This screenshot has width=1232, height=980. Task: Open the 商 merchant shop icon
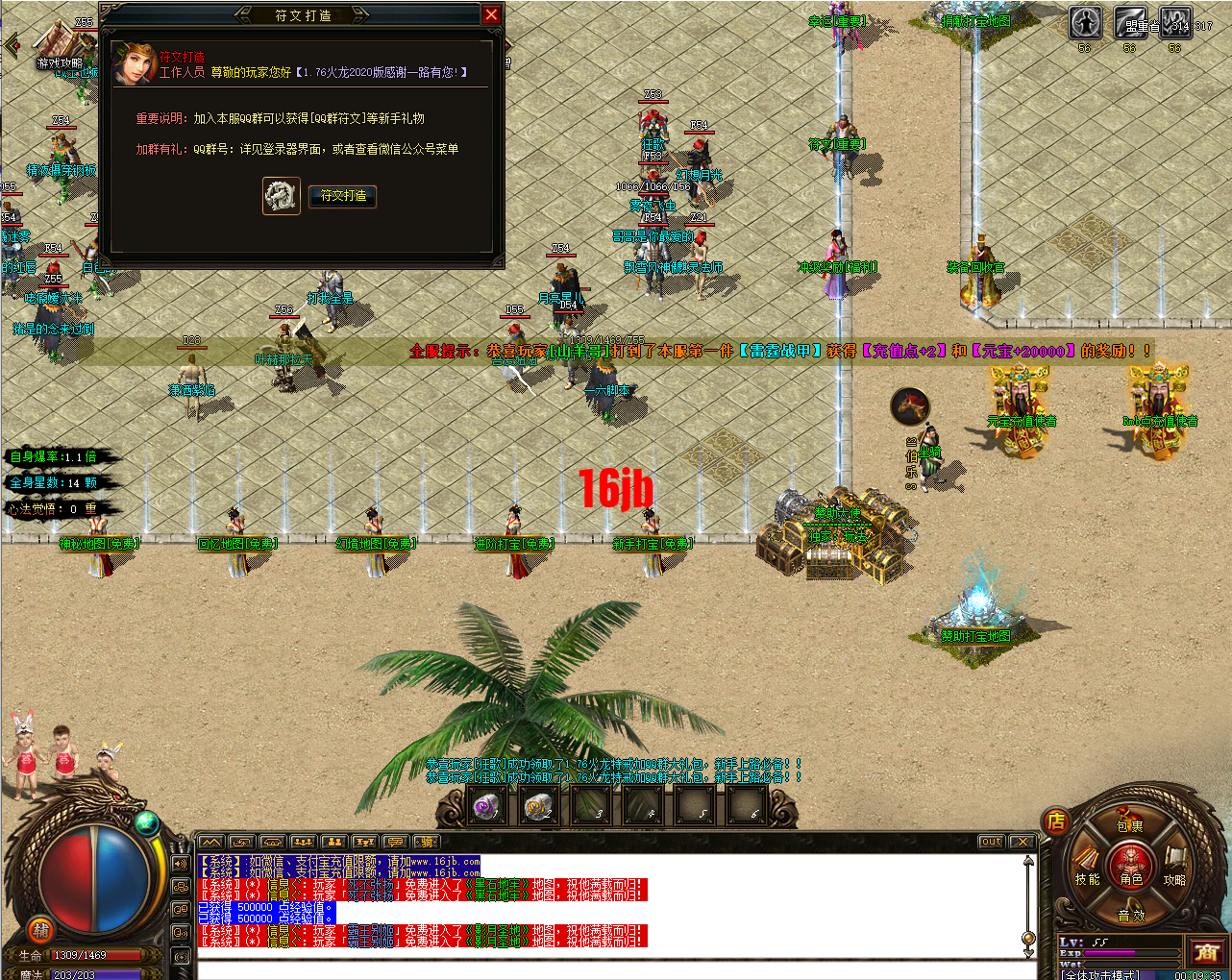click(x=1207, y=951)
